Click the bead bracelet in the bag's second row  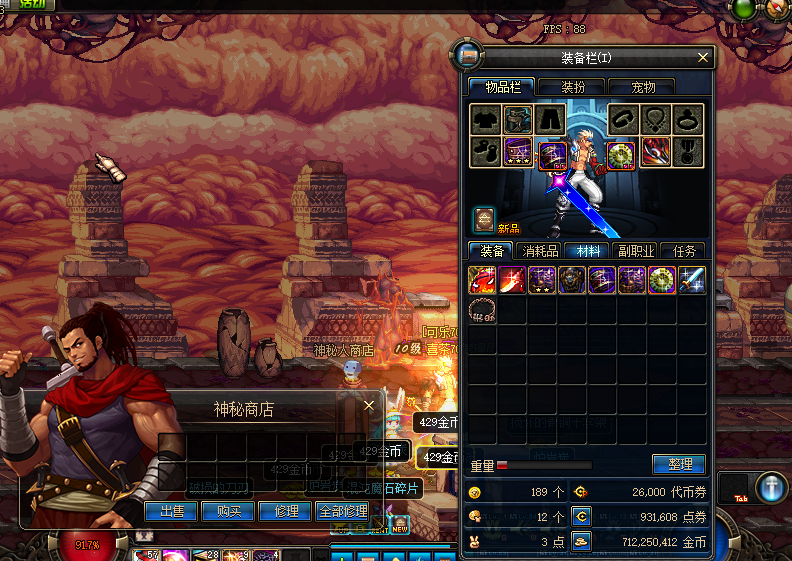[x=483, y=310]
